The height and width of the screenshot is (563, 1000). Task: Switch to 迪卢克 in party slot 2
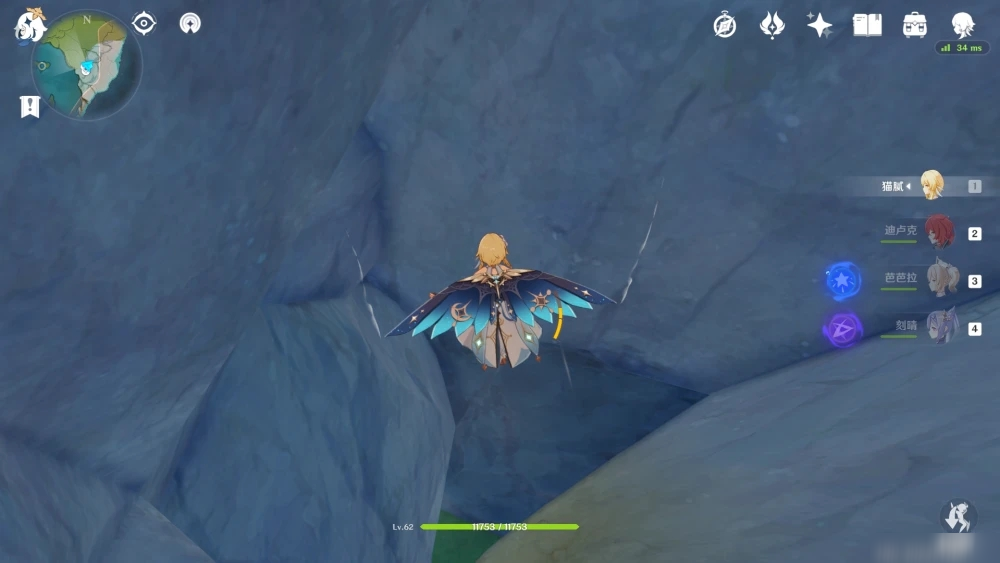tap(938, 232)
